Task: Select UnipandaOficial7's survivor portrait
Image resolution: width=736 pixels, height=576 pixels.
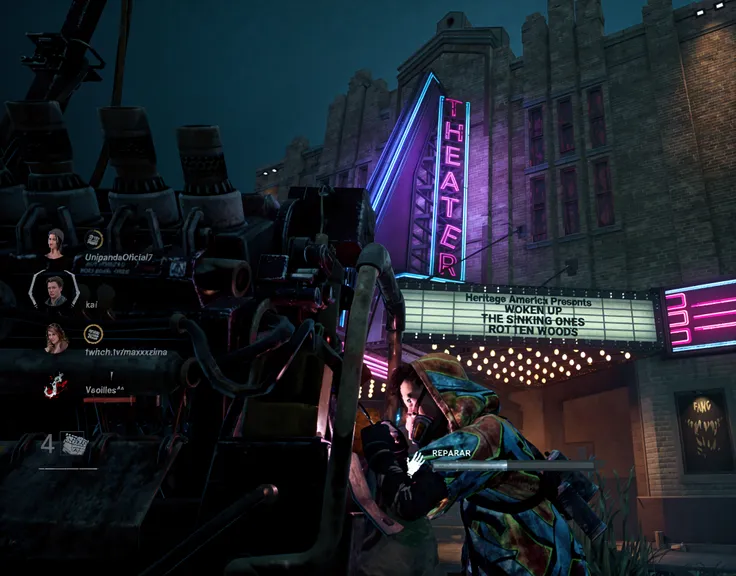Action: tap(55, 243)
